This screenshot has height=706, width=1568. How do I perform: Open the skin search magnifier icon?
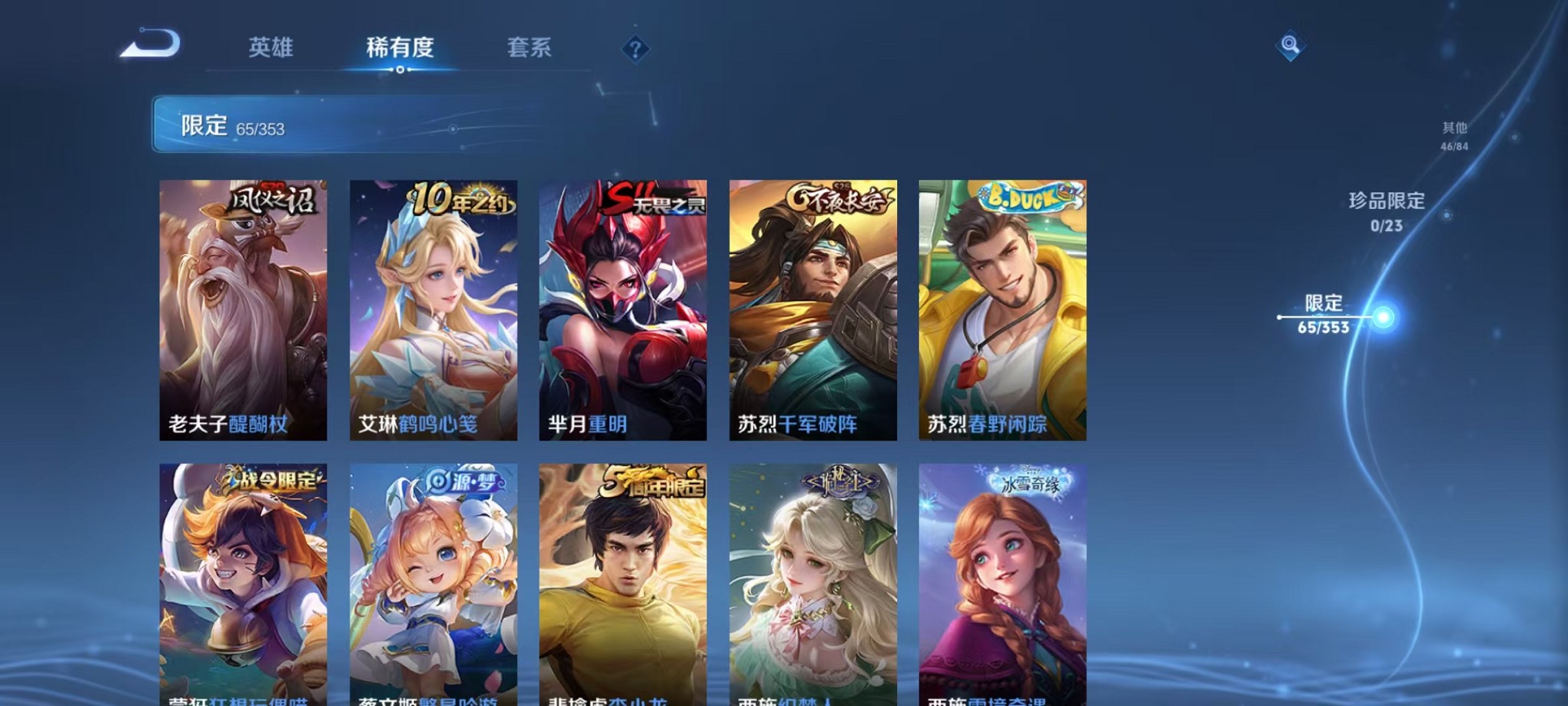coord(1291,46)
